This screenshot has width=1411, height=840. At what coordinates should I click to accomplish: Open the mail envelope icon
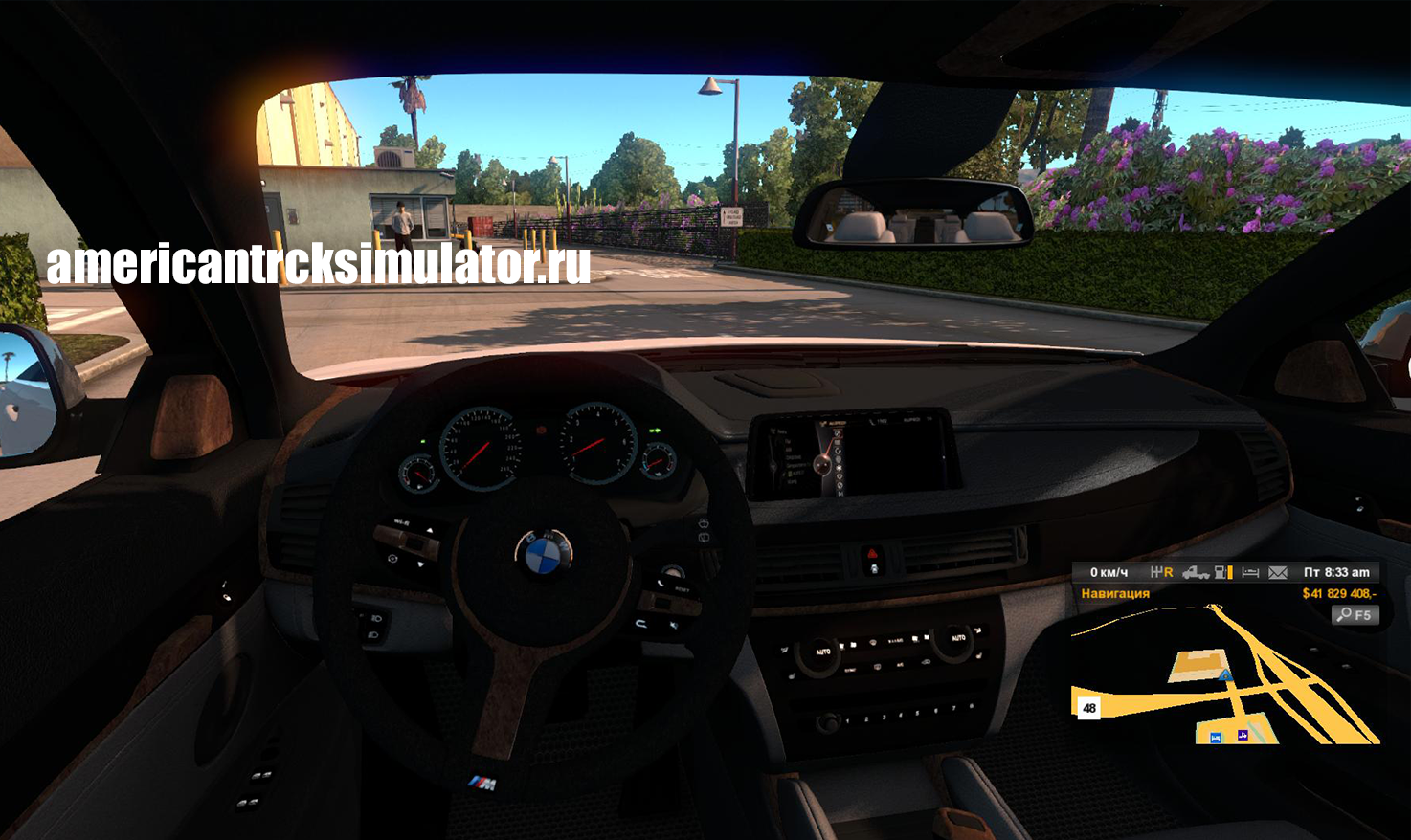pyautogui.click(x=1278, y=572)
